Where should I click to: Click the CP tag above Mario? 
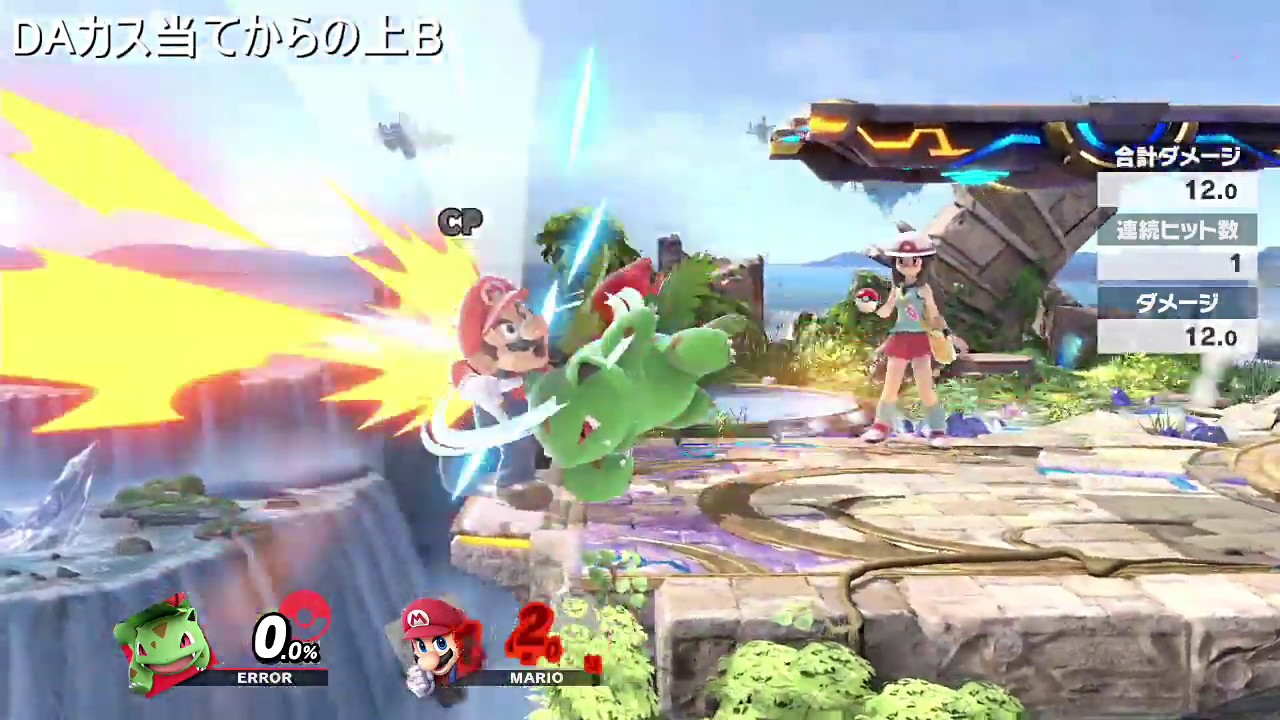[460, 222]
